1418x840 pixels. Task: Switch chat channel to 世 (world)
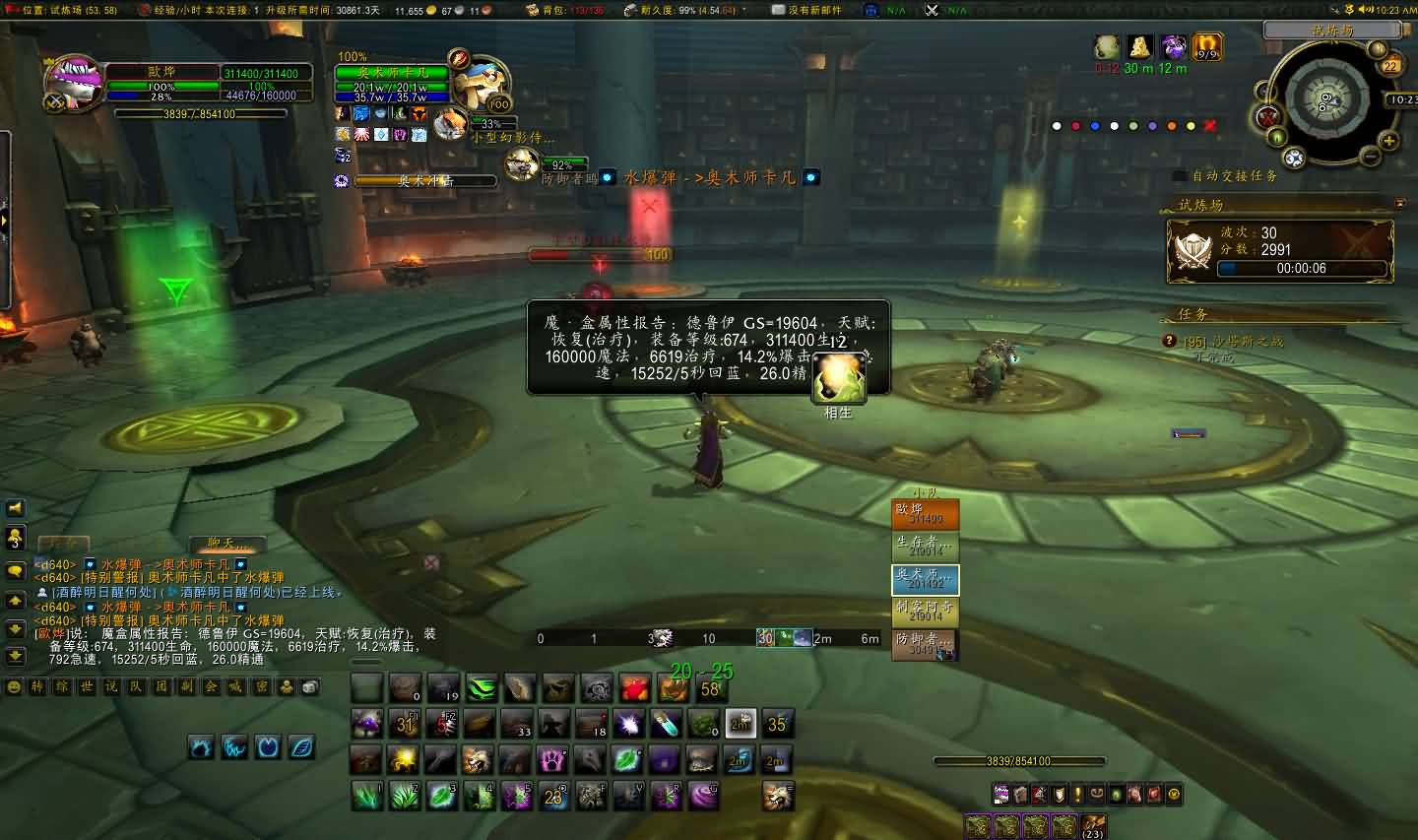click(87, 686)
